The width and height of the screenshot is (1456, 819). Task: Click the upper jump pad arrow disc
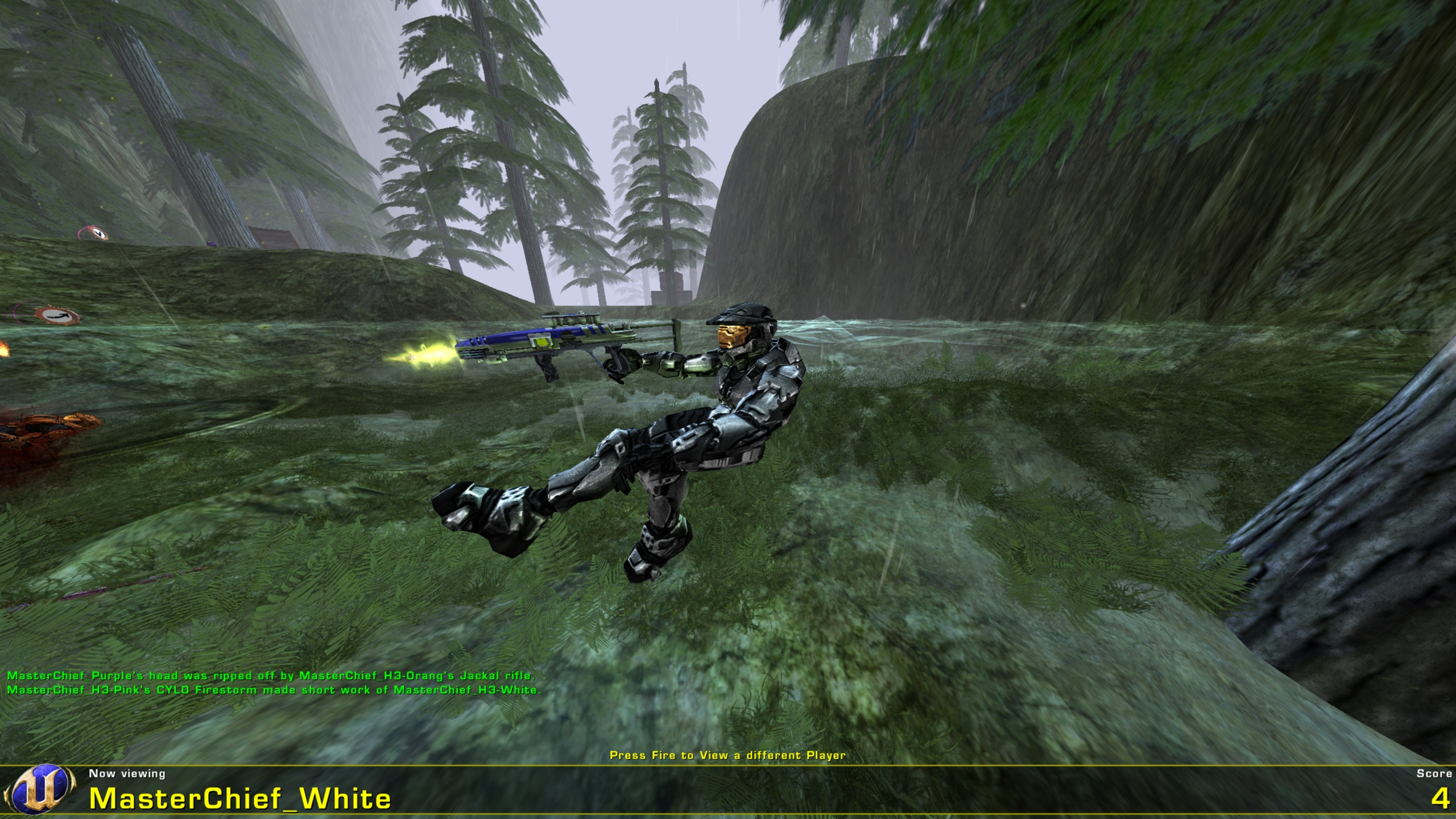pos(100,233)
